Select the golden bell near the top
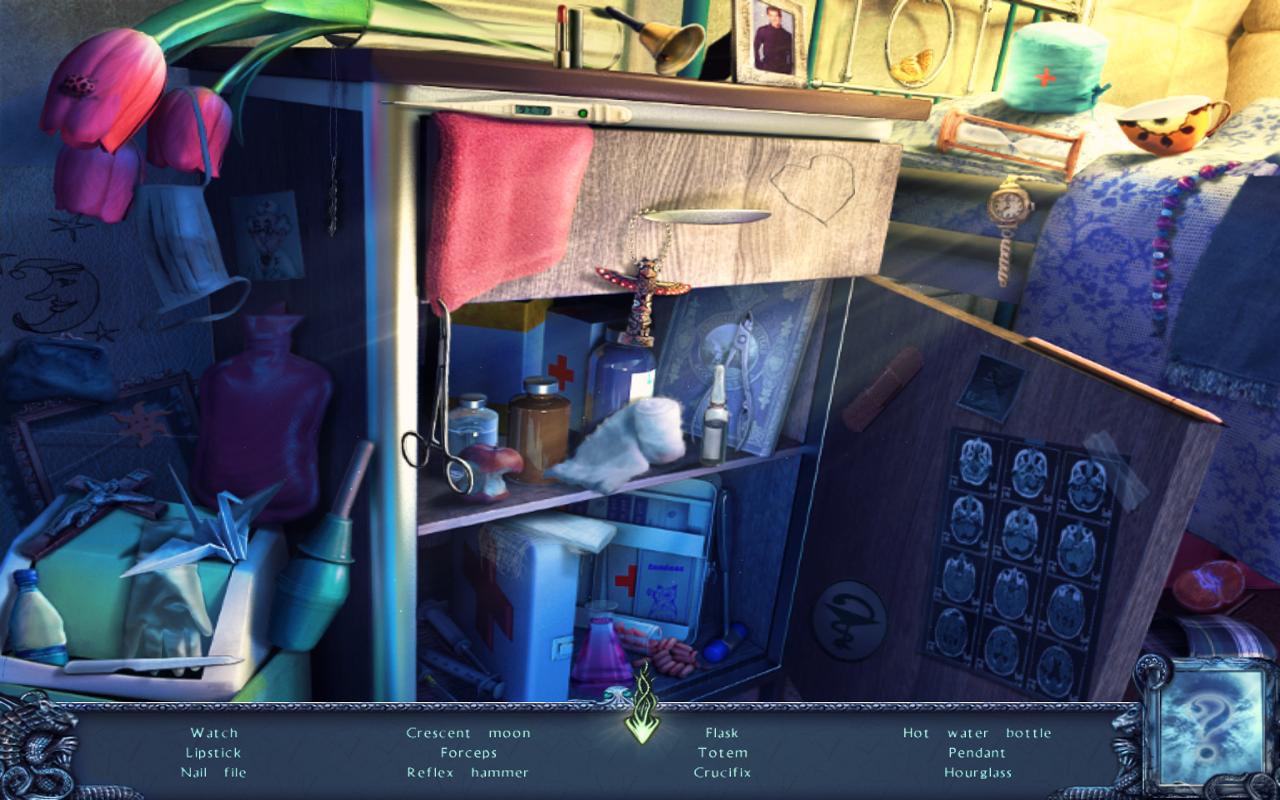Screen dimensions: 1280x800 670,45
